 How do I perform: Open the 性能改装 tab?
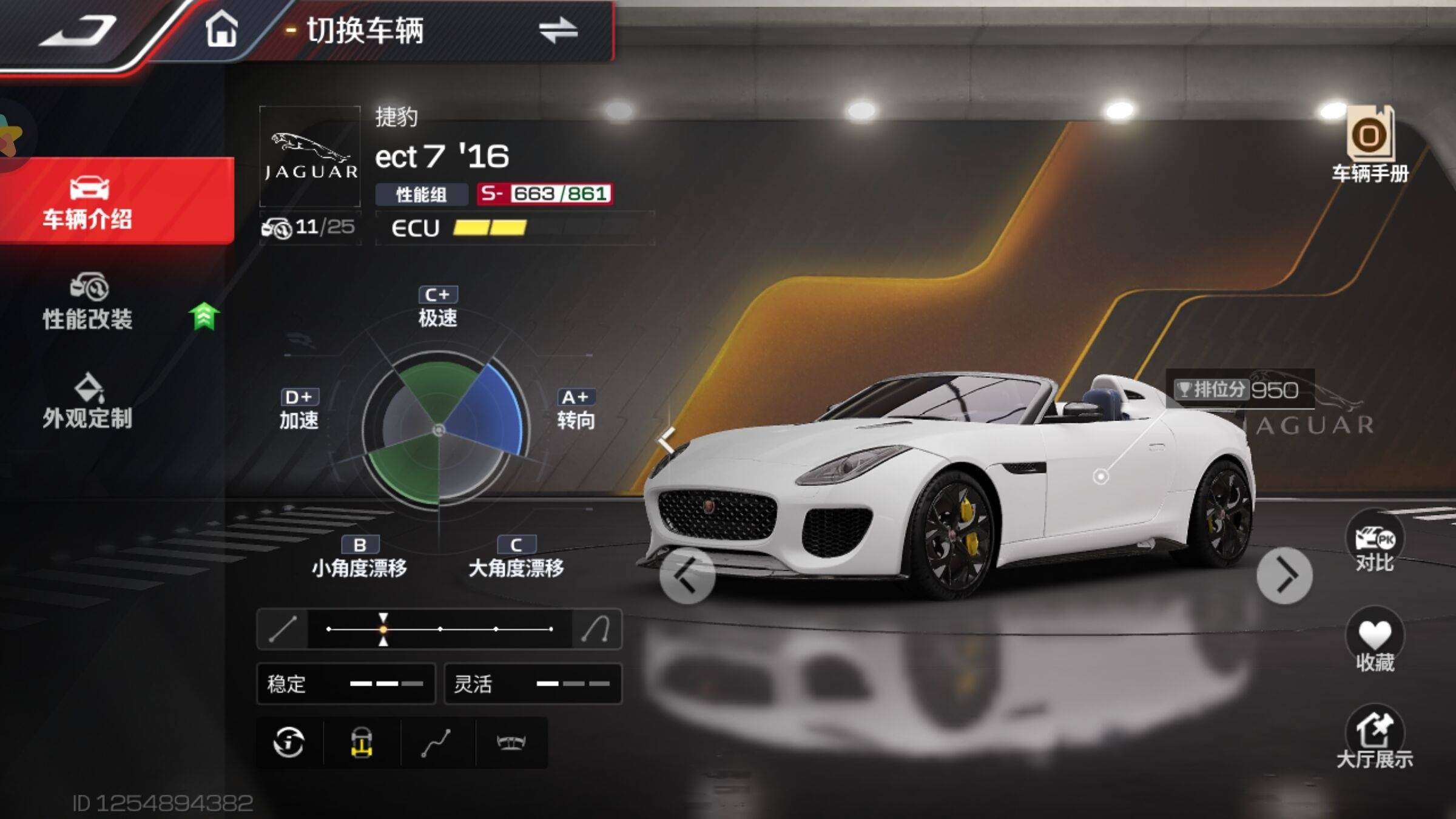[89, 302]
